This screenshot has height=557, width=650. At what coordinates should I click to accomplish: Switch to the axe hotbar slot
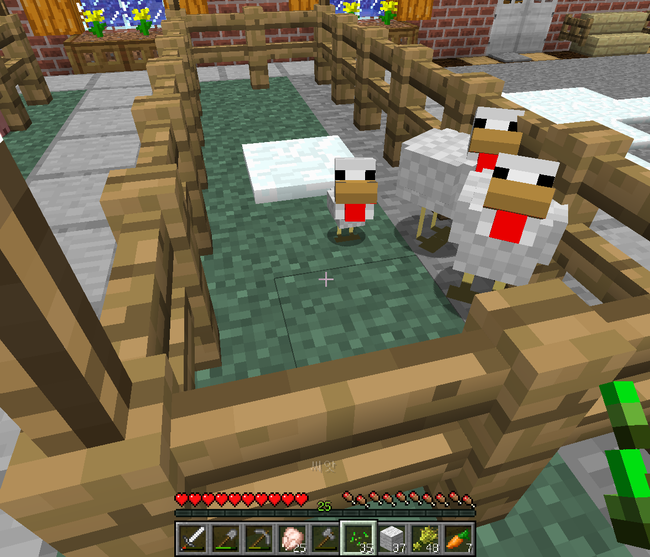324,538
